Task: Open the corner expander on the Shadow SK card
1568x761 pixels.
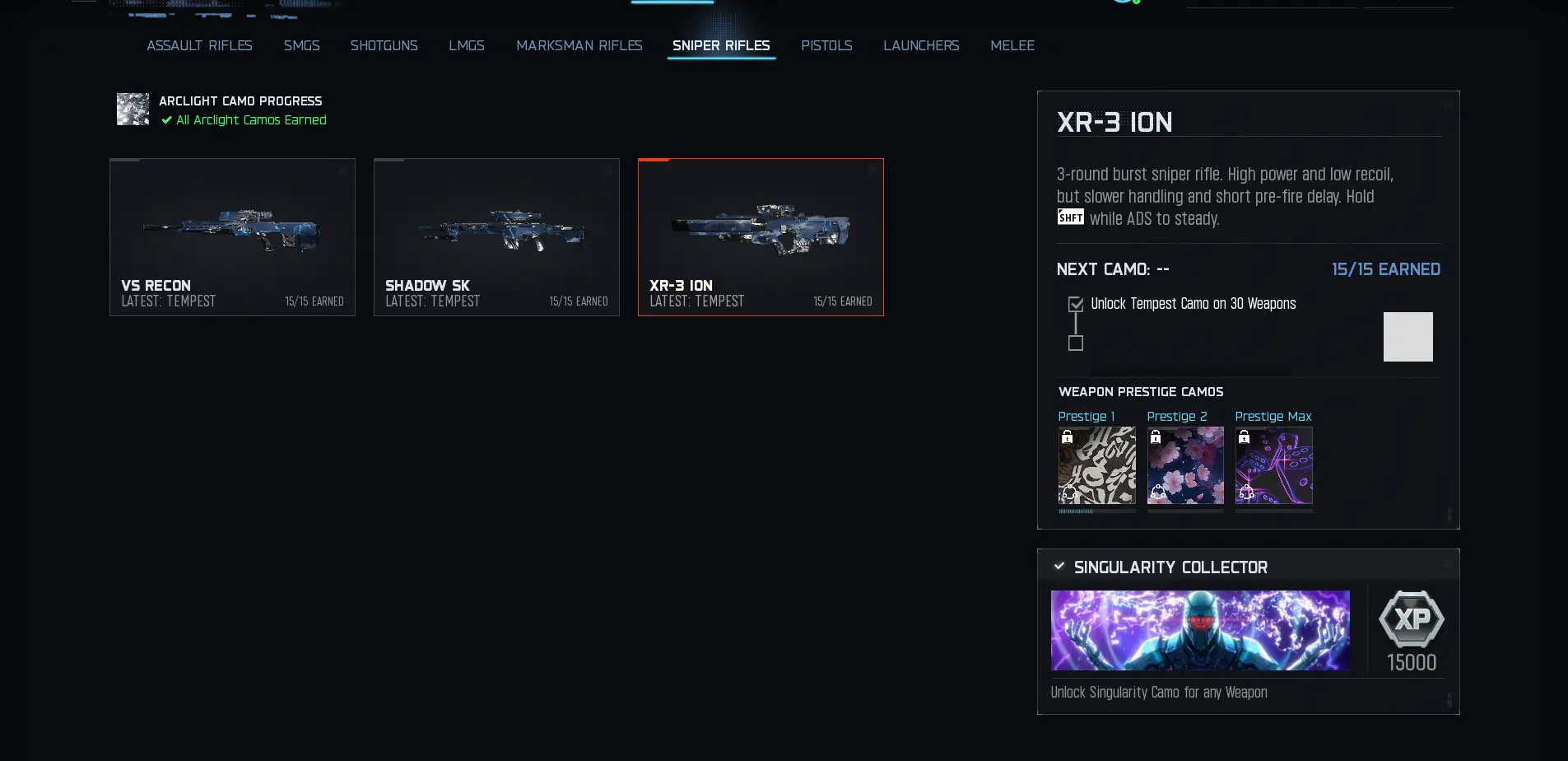Action: click(607, 170)
